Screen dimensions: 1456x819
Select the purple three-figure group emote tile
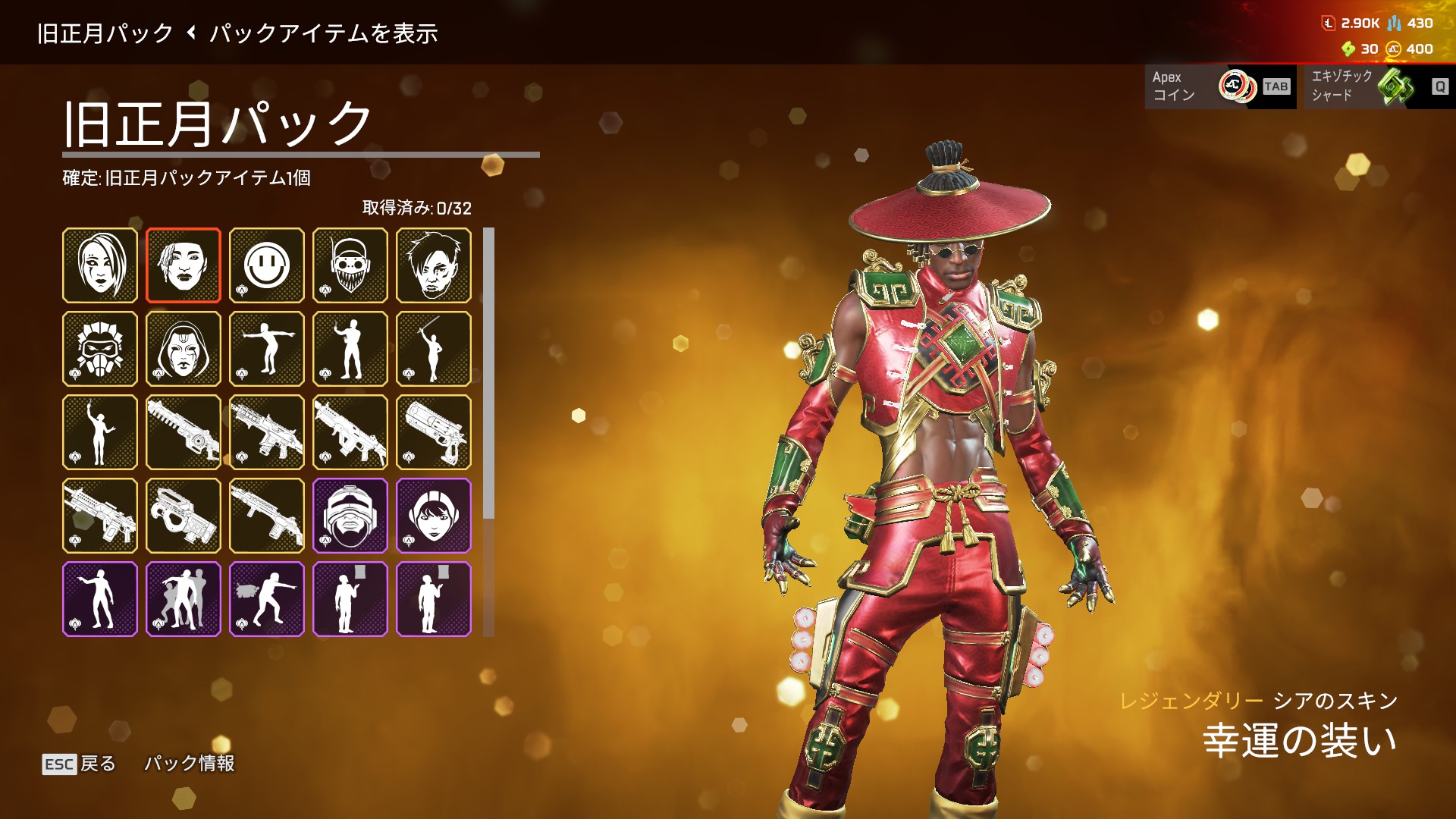(184, 599)
